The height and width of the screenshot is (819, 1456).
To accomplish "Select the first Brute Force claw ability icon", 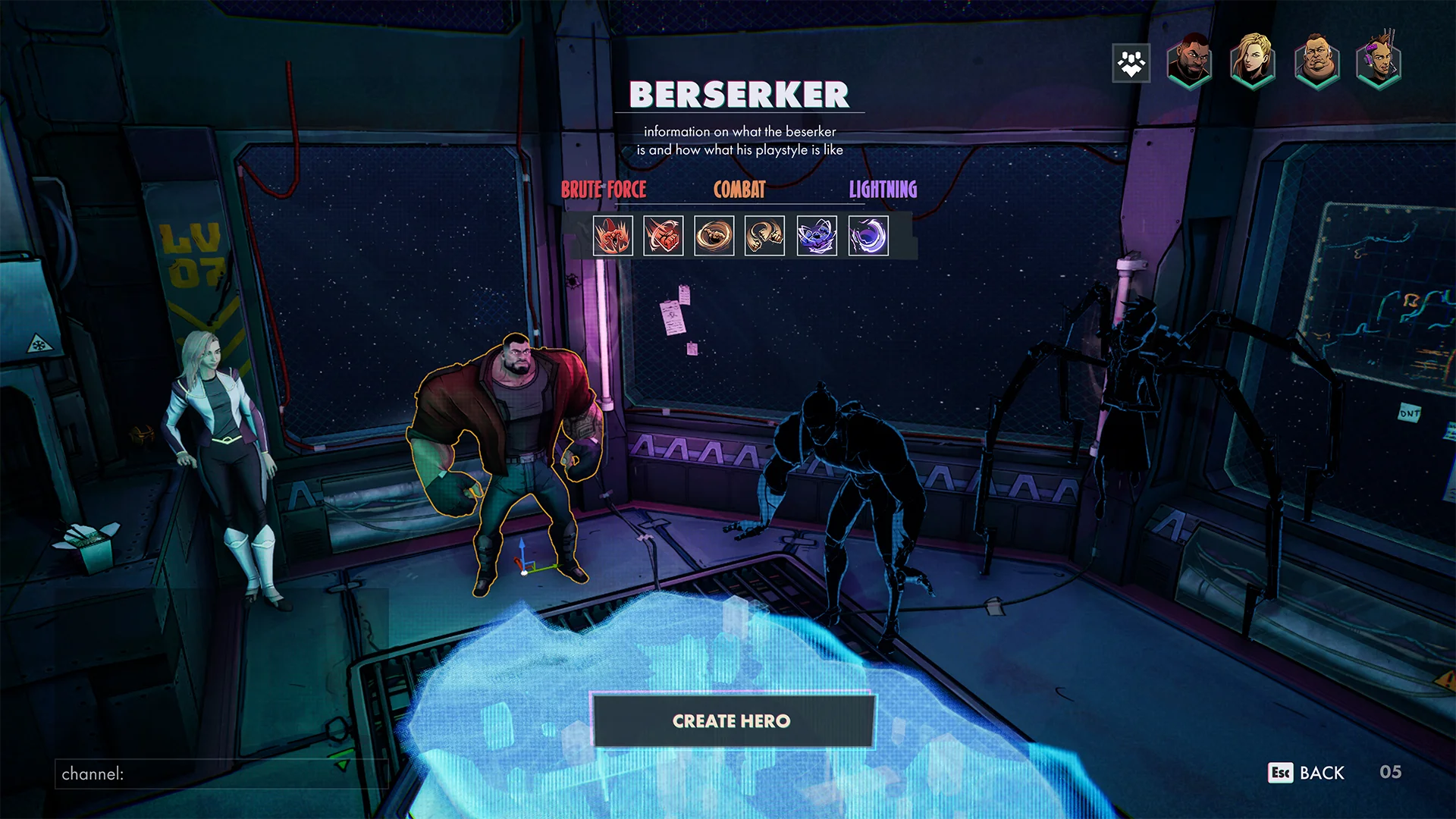I will [x=613, y=236].
